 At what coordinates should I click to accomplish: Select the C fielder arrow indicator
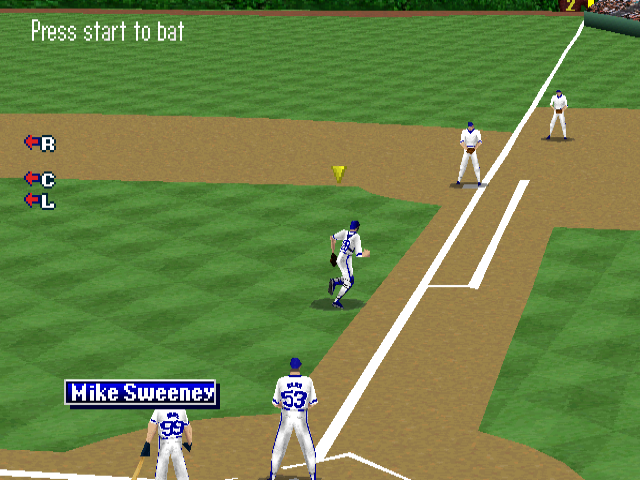pos(39,179)
